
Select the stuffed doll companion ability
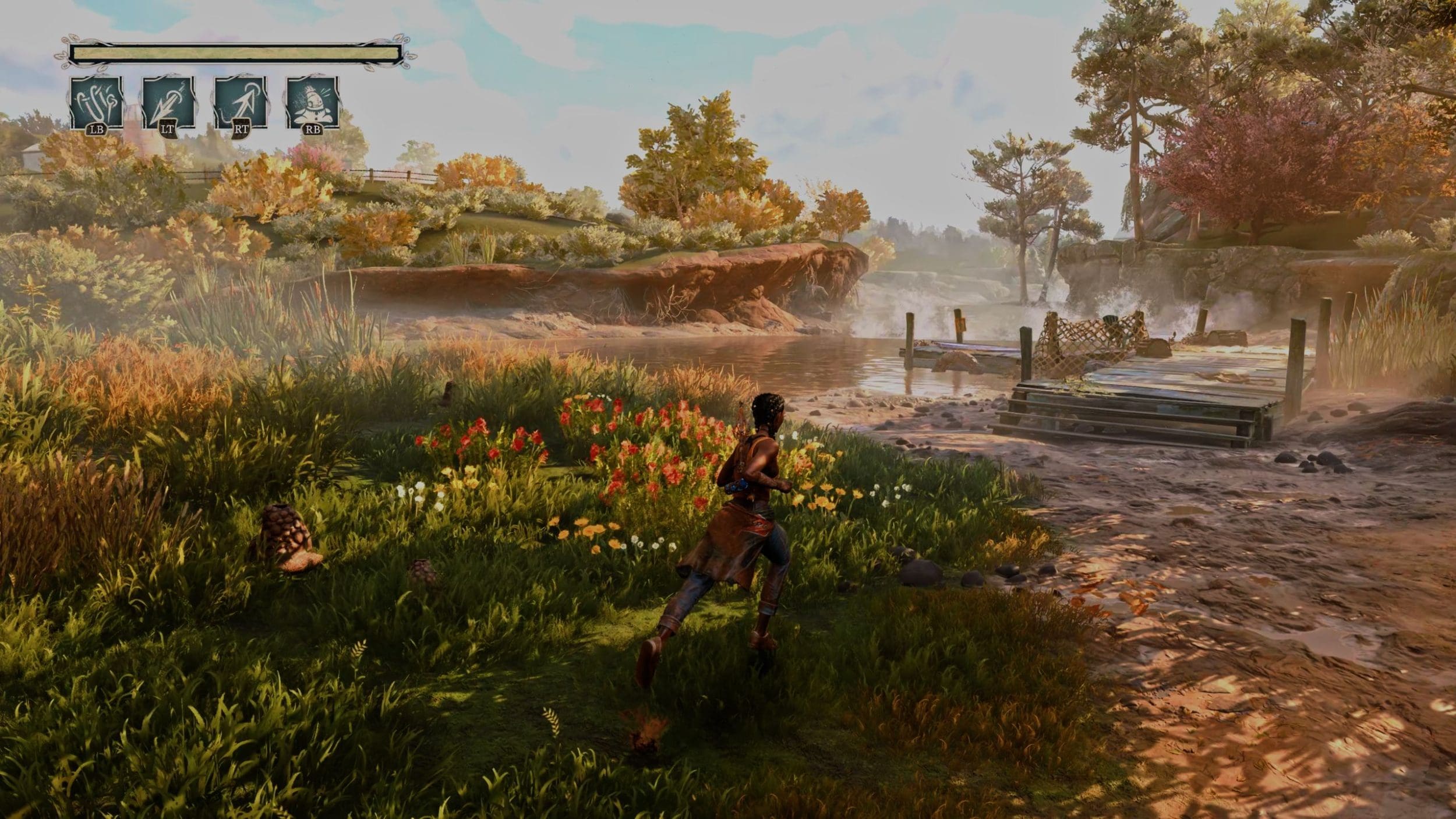[312, 103]
